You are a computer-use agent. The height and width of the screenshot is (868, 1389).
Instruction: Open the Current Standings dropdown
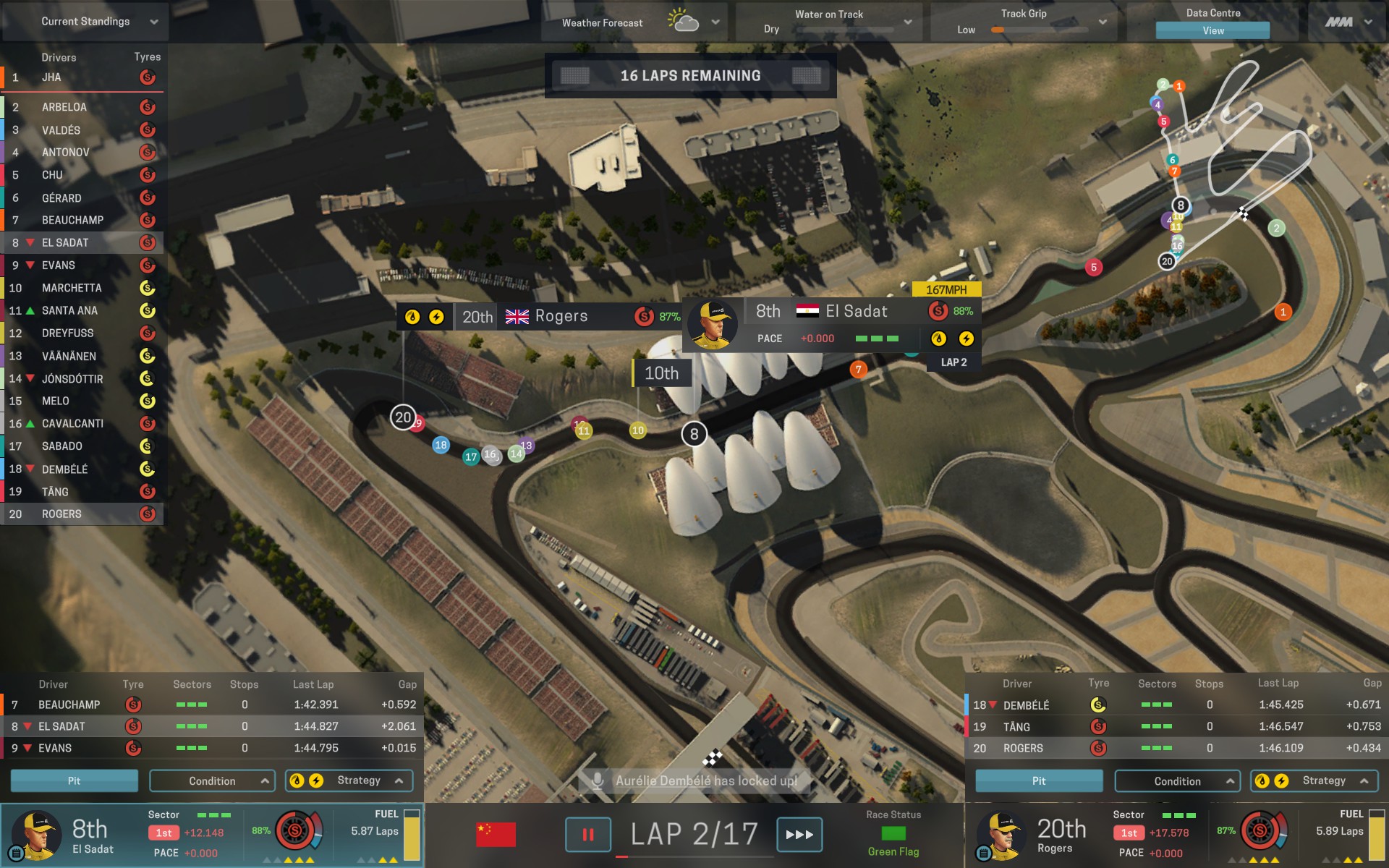tap(85, 22)
